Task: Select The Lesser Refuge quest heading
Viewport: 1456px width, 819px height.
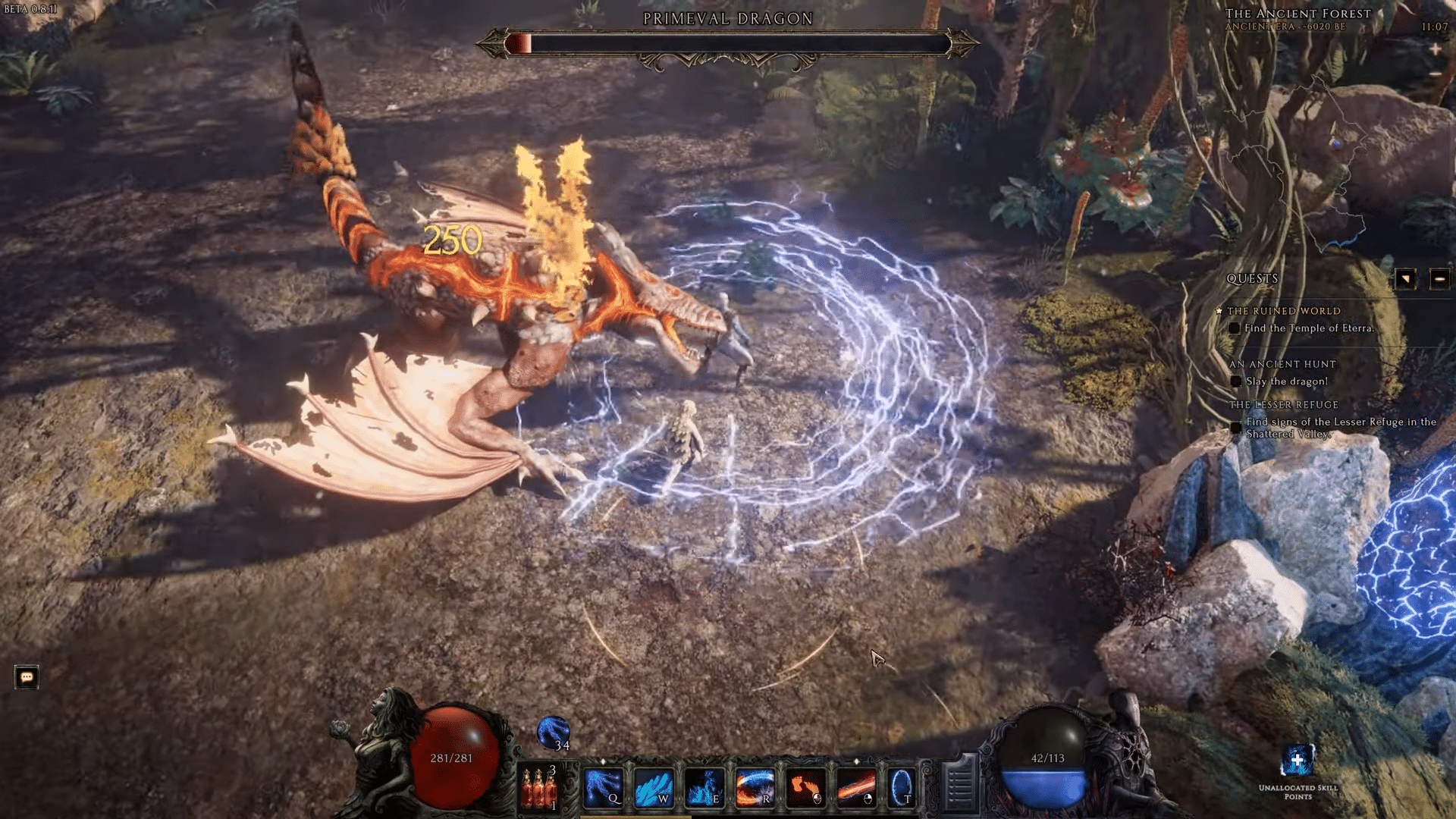Action: point(1283,404)
